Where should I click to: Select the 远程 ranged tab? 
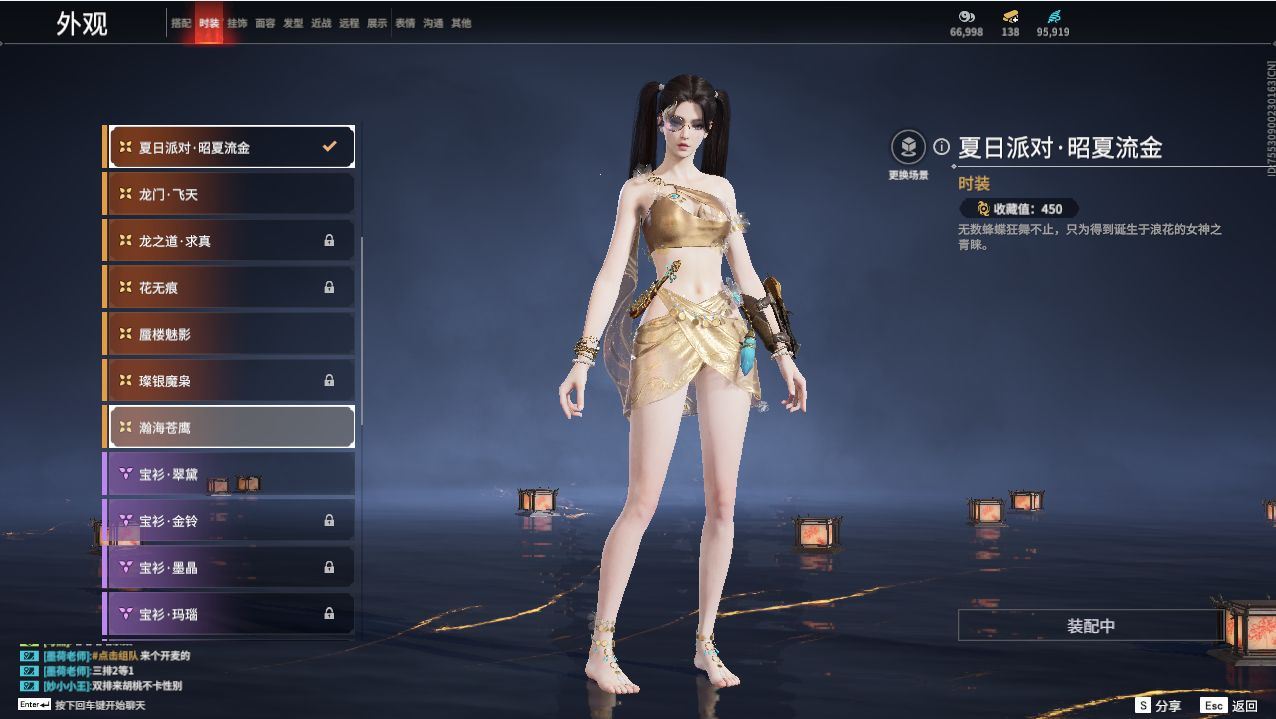tap(349, 23)
